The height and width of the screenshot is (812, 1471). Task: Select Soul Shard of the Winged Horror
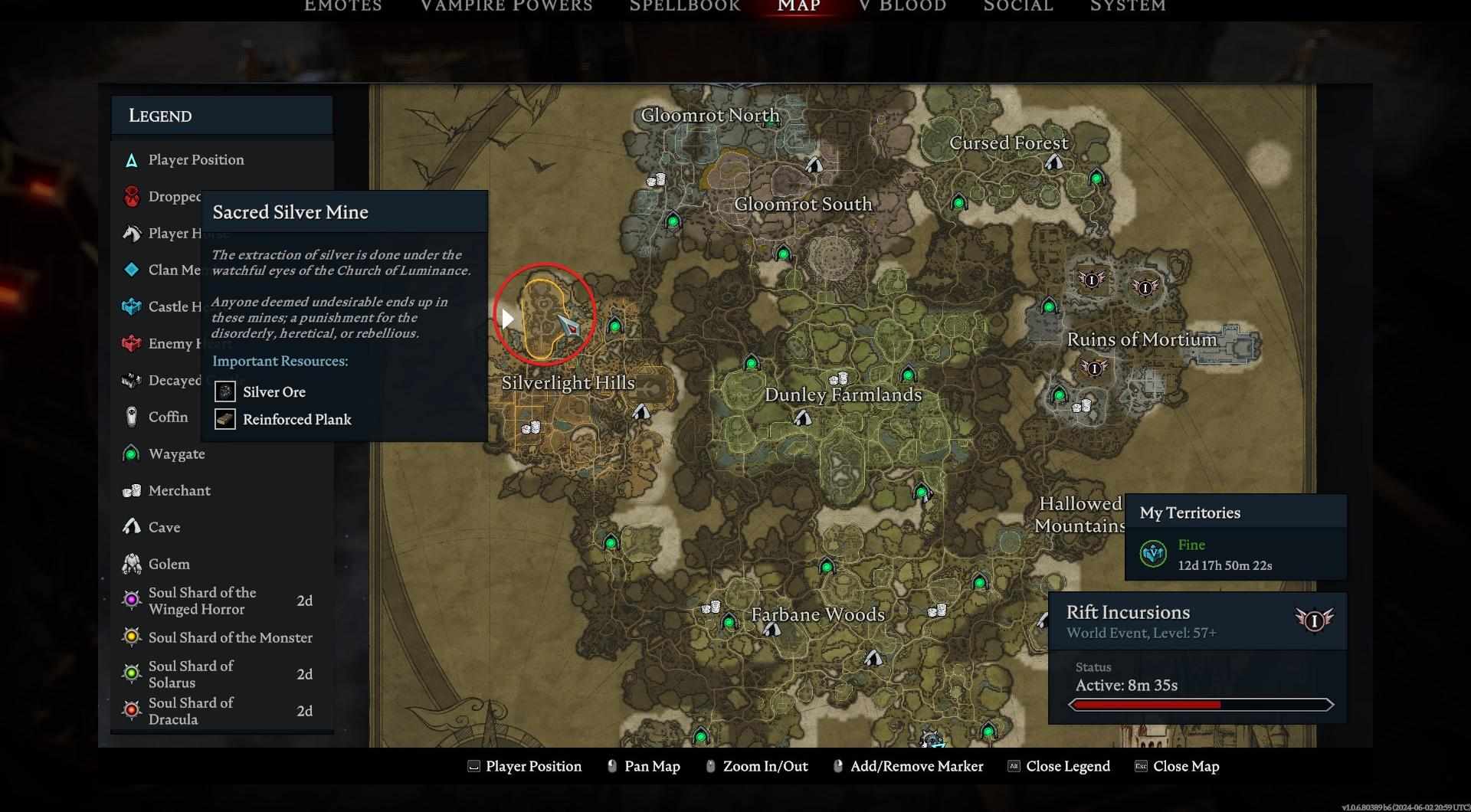[x=202, y=601]
